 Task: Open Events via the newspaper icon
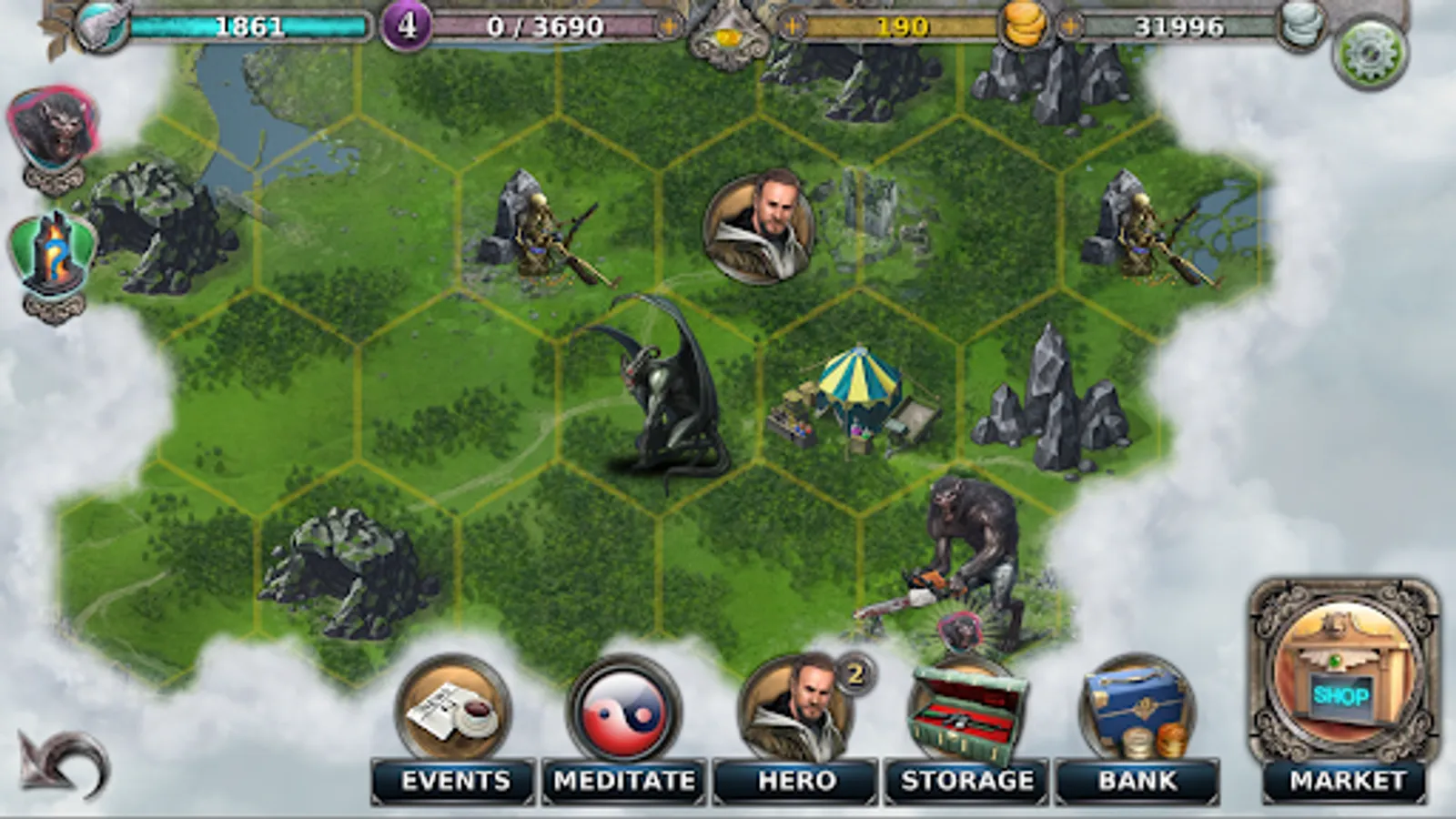[x=453, y=710]
